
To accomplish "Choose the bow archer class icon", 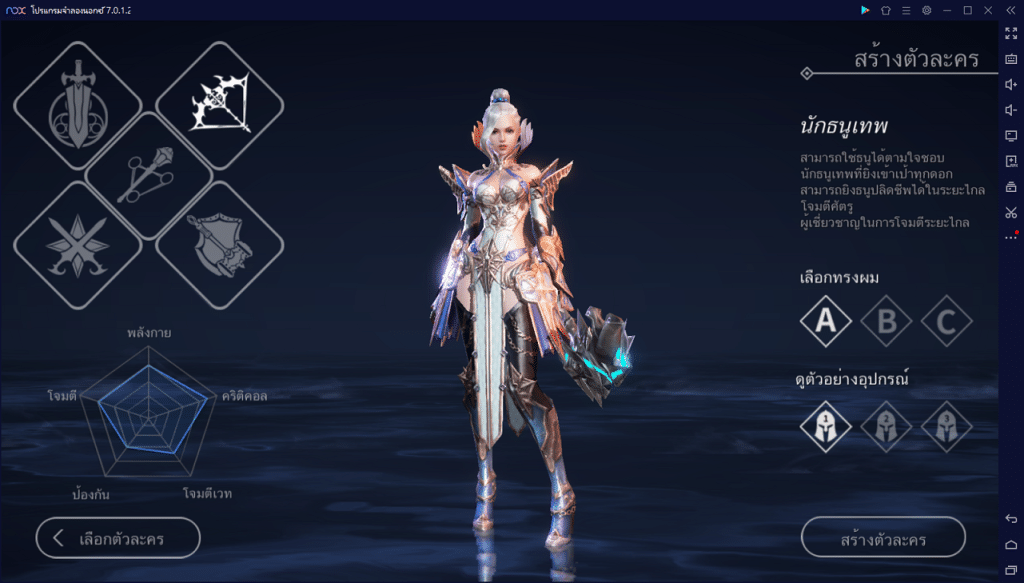I will click(221, 106).
